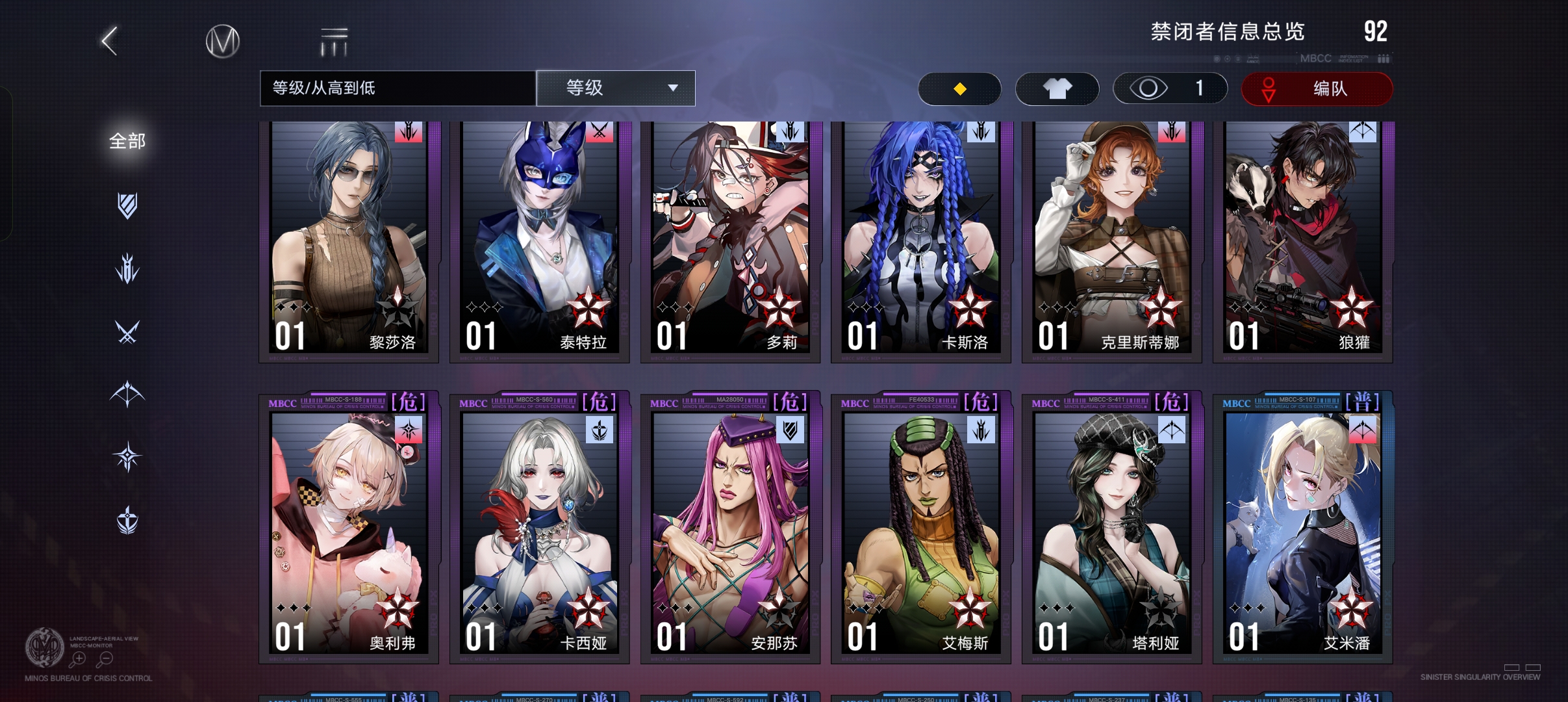Pick the 狼獾 character card
Viewport: 1568px width, 702px height.
(x=1303, y=240)
